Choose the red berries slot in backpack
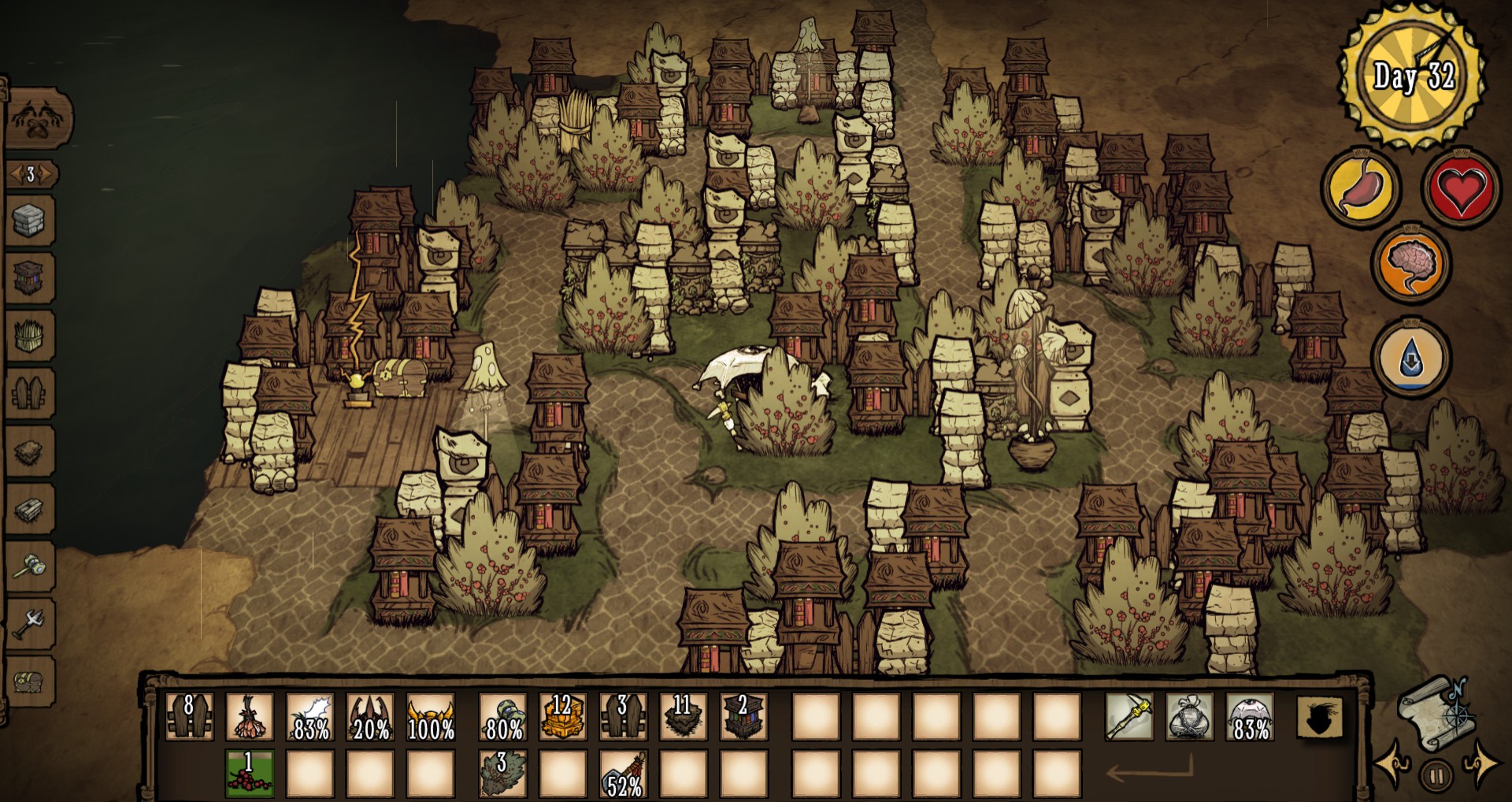 point(250,774)
